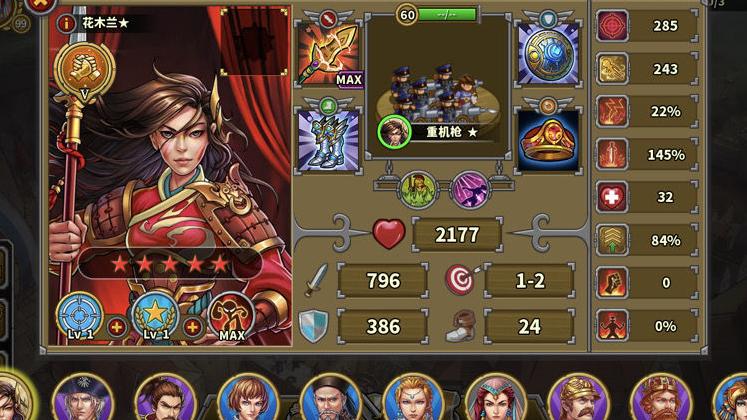Select the green warrior trait icon
Viewport: 747px width, 420px height.
pyautogui.click(x=417, y=188)
